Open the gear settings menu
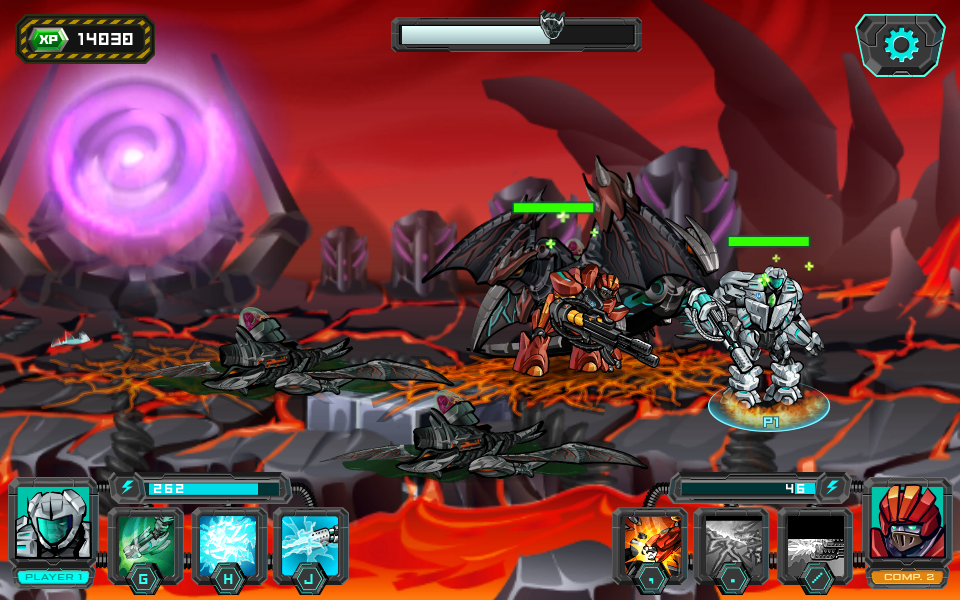 [900, 45]
